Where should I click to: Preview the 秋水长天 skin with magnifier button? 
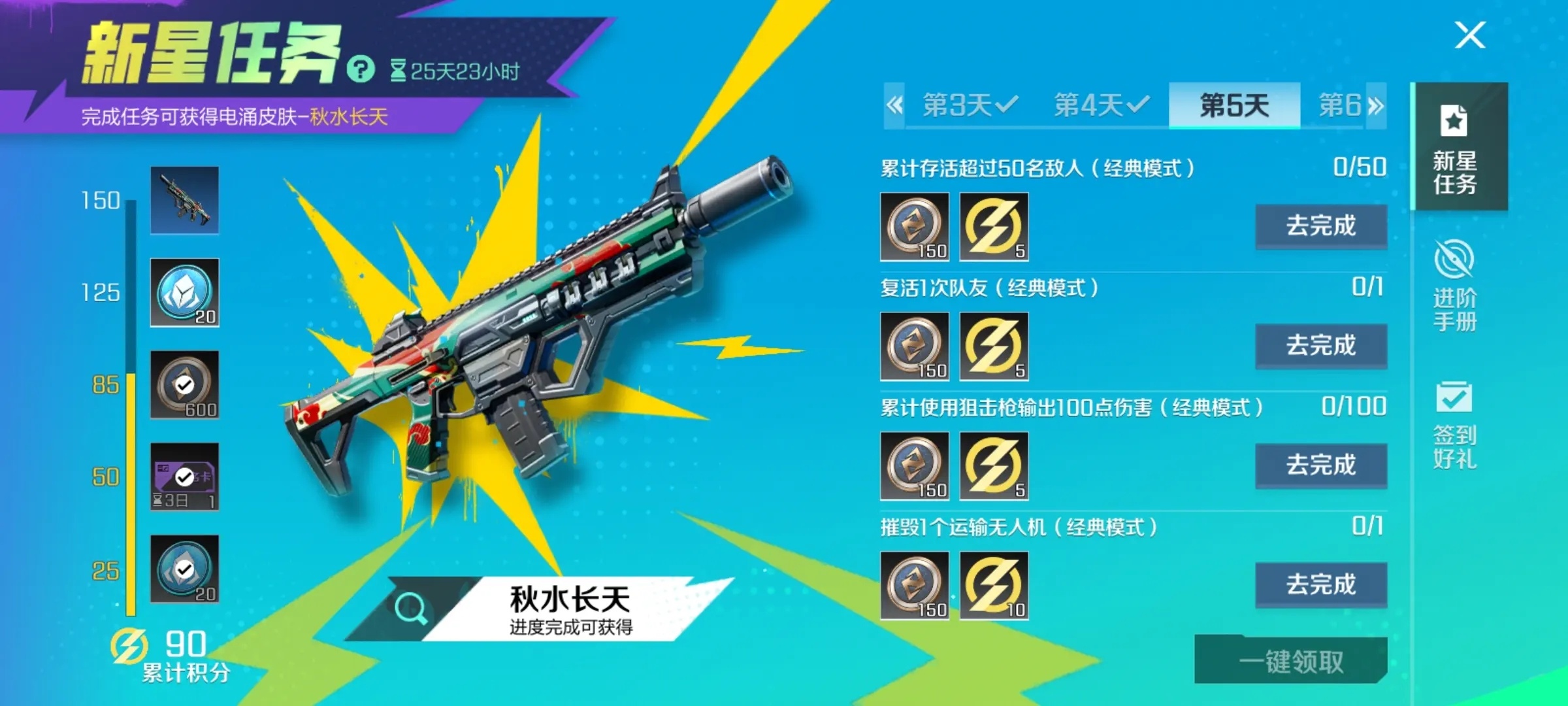(x=412, y=608)
